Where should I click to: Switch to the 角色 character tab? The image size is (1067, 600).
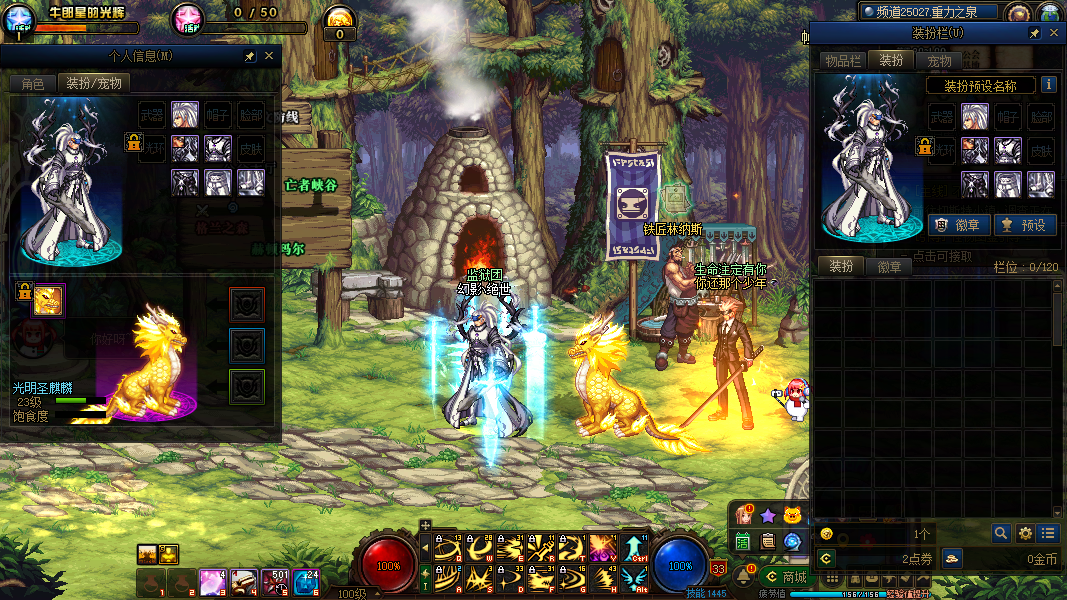click(x=32, y=84)
